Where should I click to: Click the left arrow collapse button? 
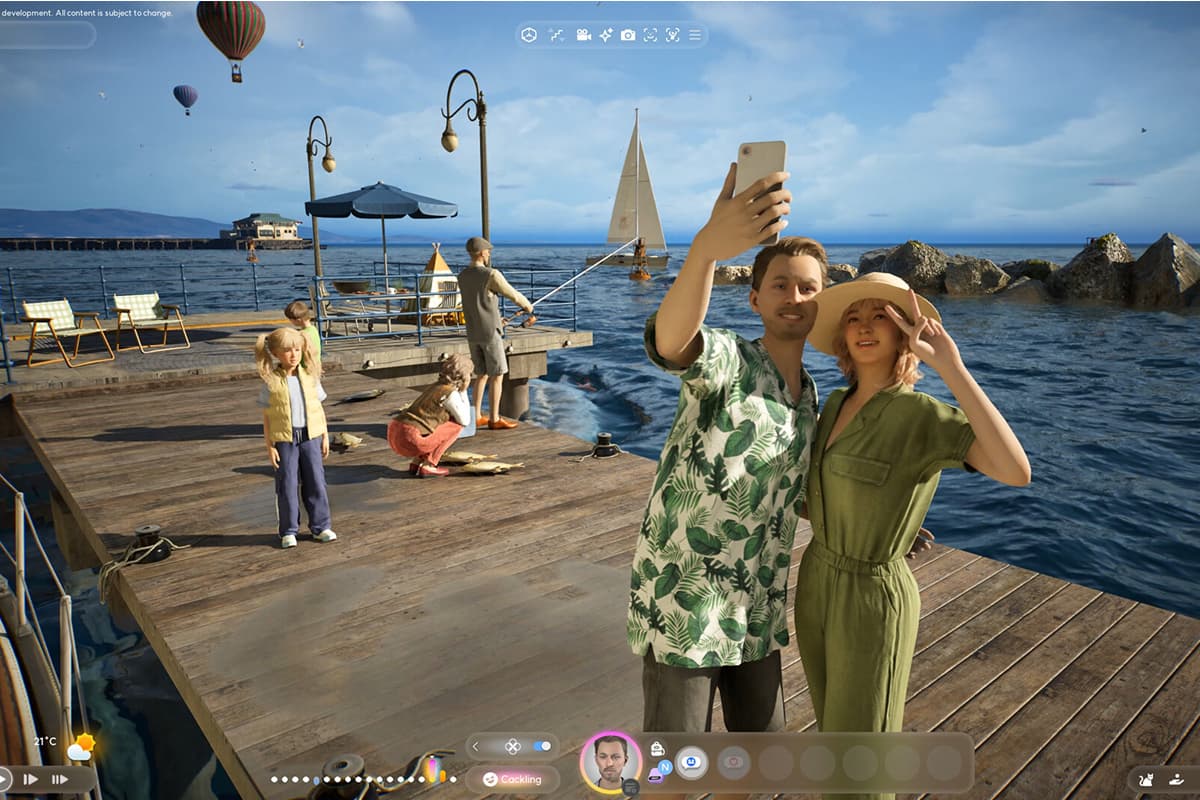click(x=476, y=746)
